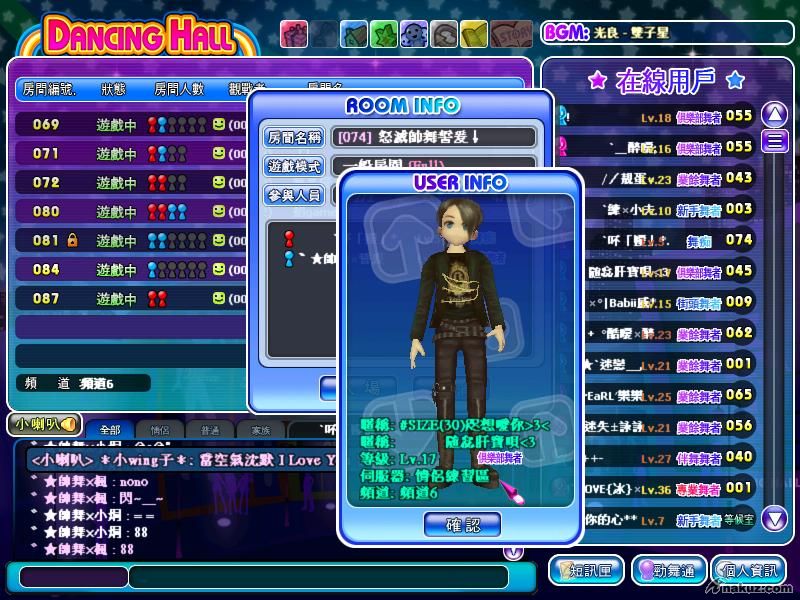Switch to the 全部 chat tab
This screenshot has height=600, width=800.
point(109,430)
